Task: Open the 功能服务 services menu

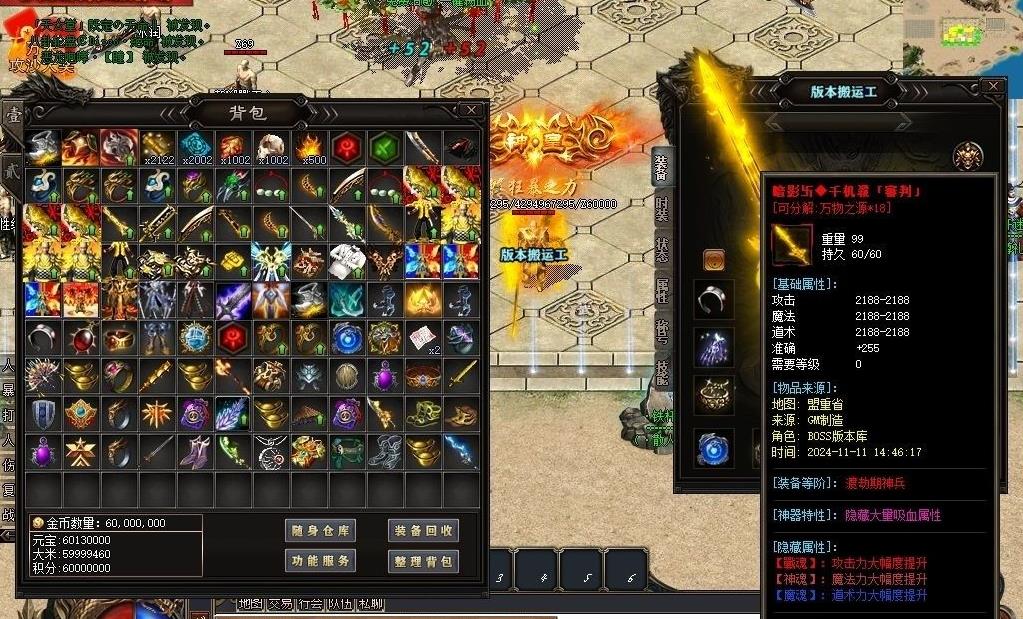Action: click(x=320, y=561)
